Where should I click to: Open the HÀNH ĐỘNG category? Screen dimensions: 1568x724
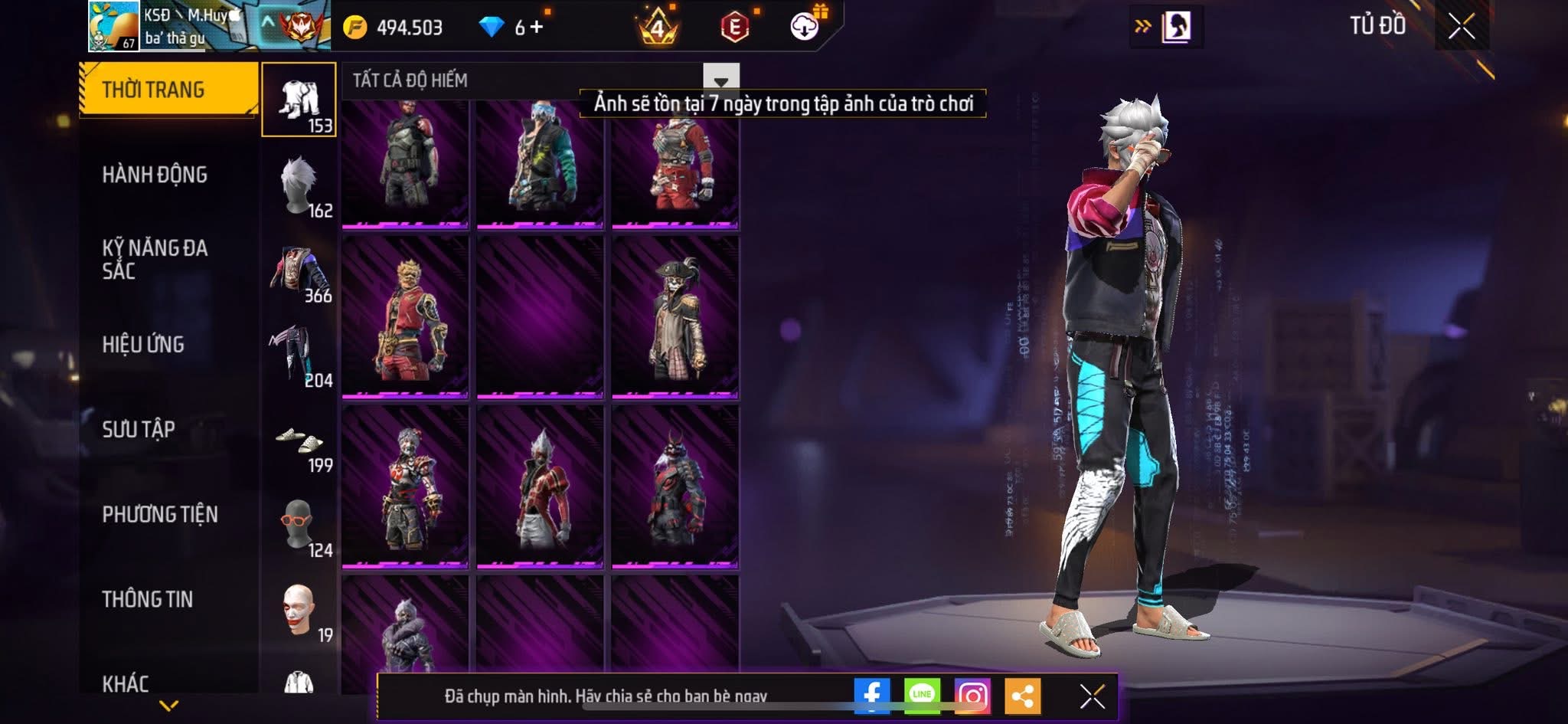tap(155, 175)
